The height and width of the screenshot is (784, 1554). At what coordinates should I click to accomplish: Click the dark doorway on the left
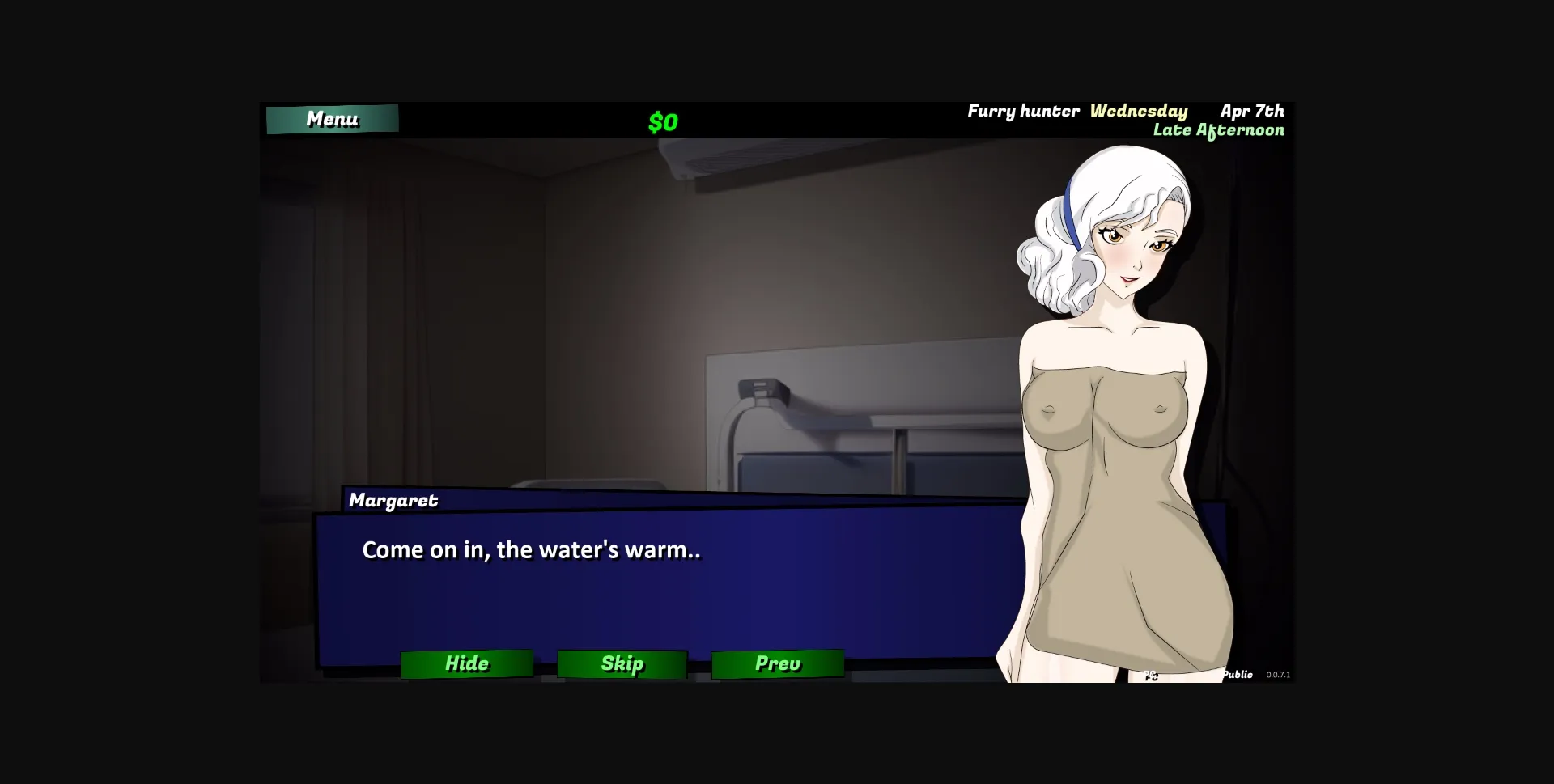click(x=340, y=324)
